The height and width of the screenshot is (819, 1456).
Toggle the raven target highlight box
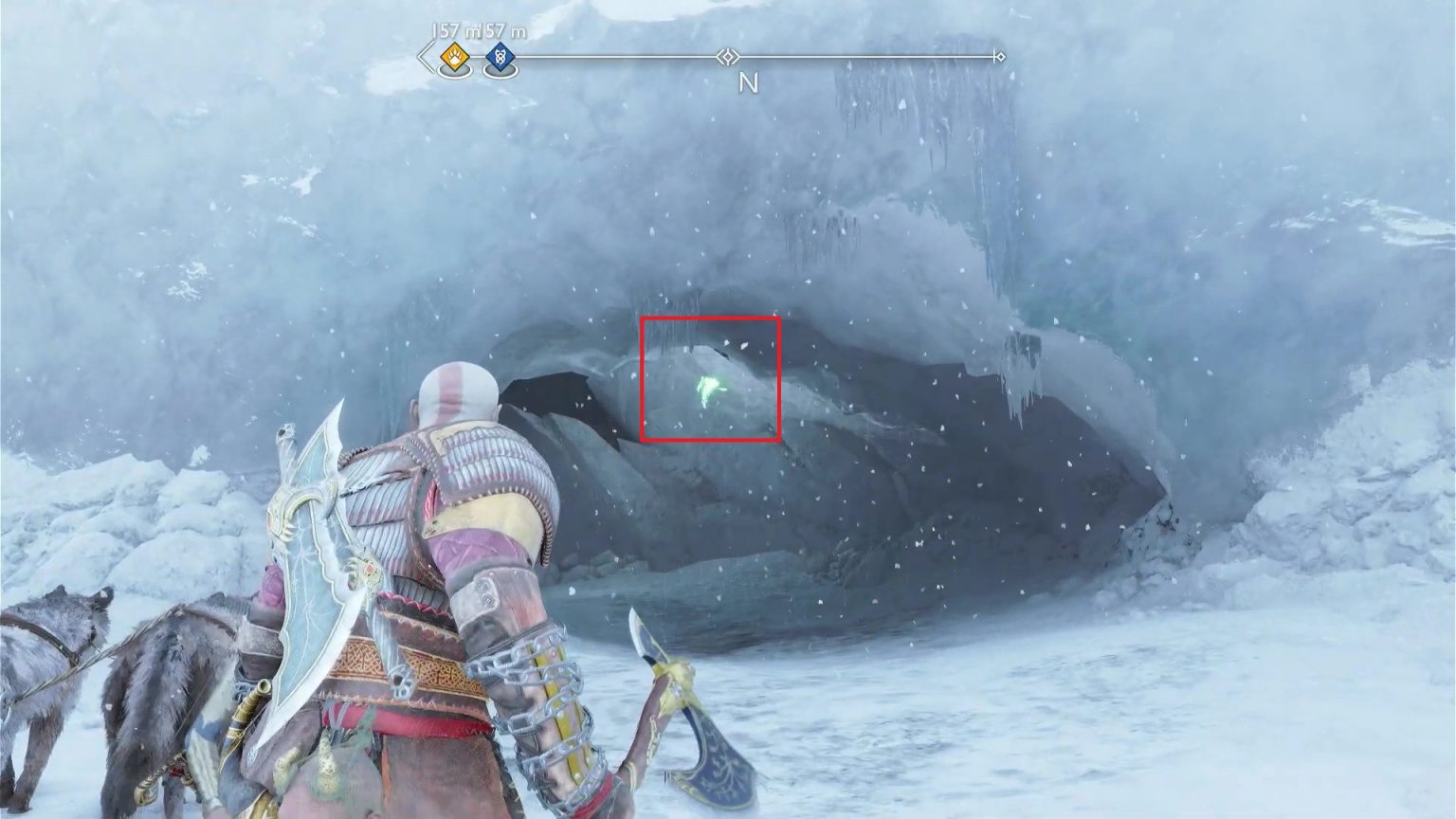710,379
